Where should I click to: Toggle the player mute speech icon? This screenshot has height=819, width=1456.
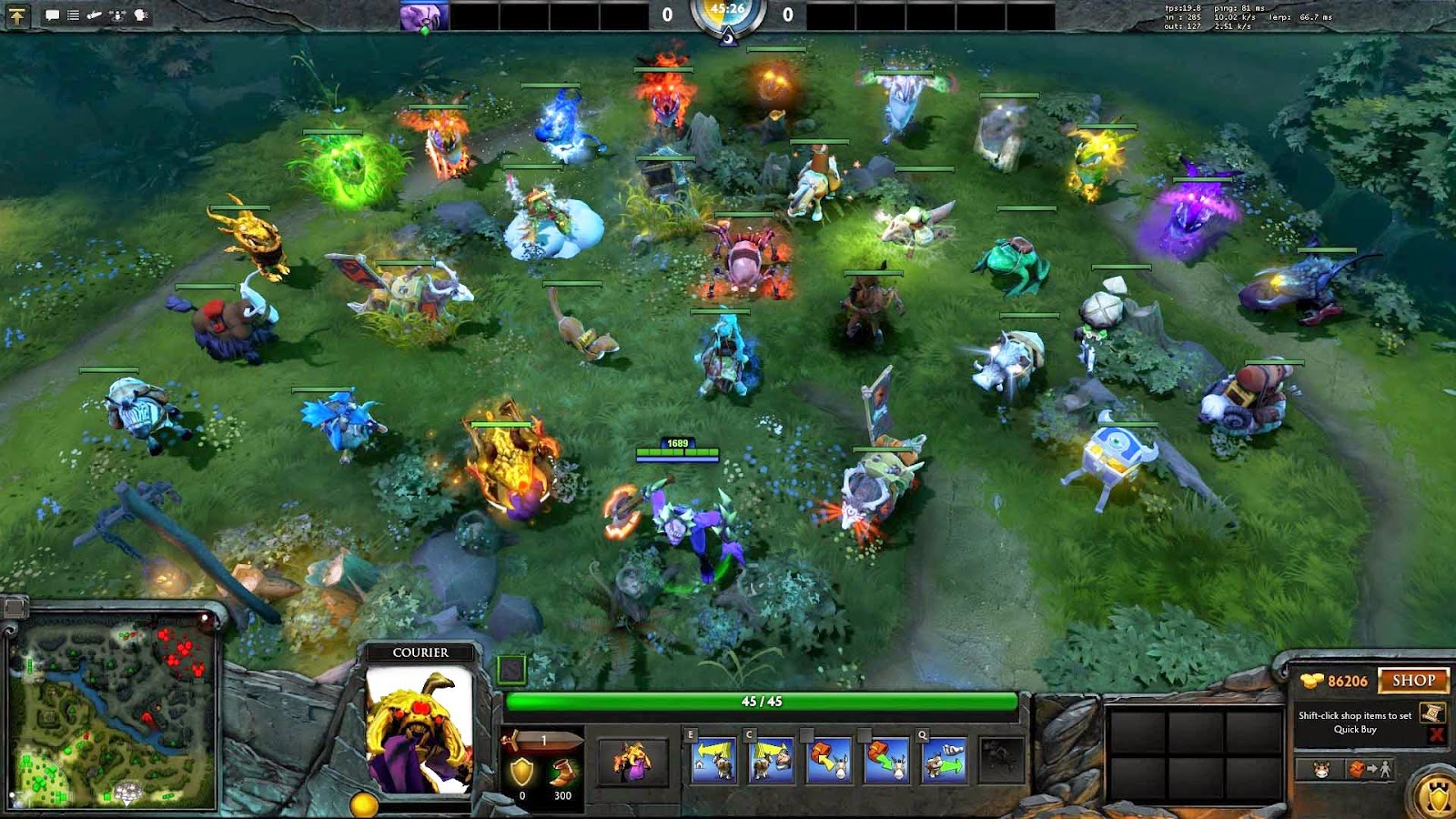139,15
